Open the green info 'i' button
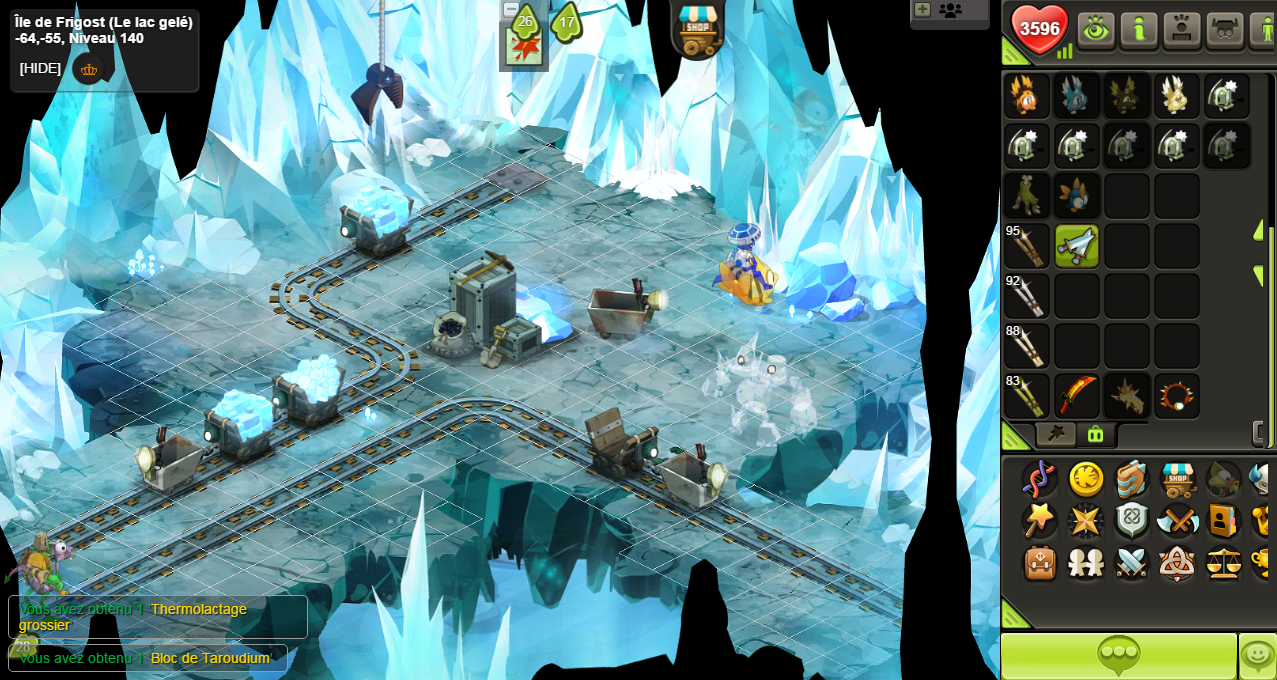 pos(1139,29)
